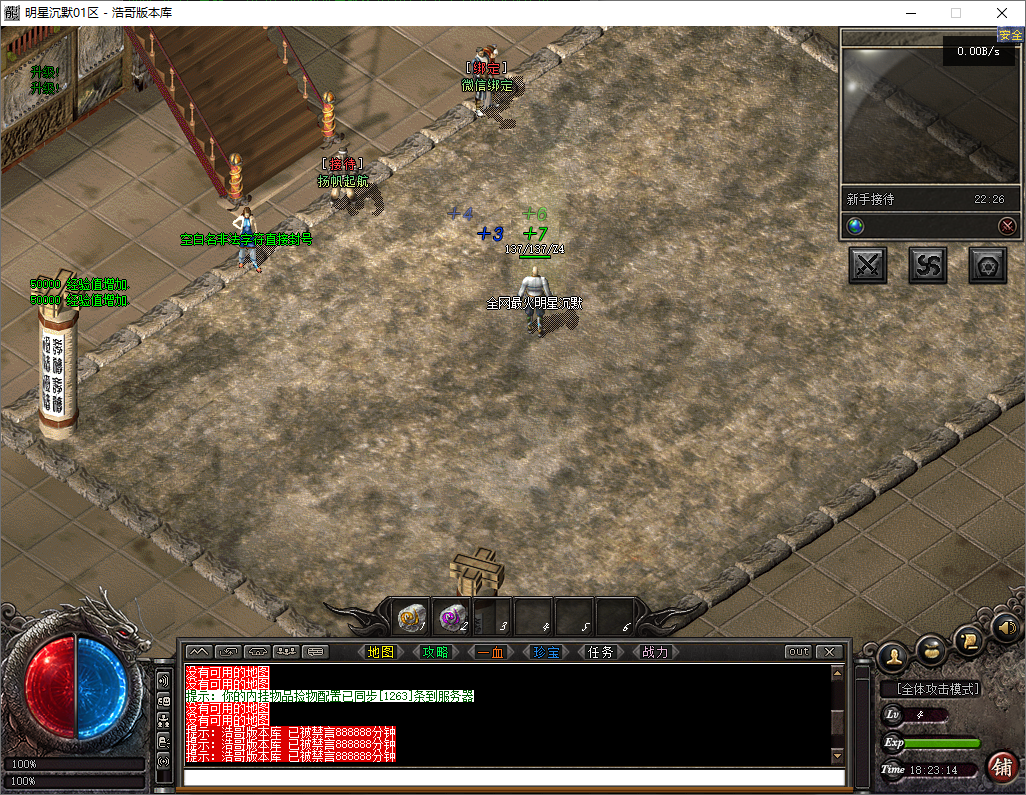Select the 一血 tab
Screen dimensions: 1026x795
point(490,652)
